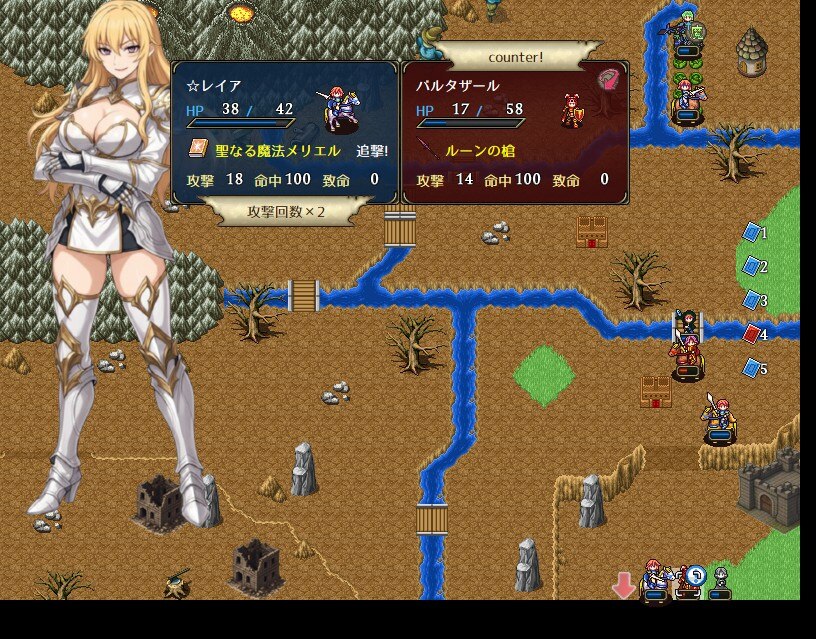Click the pink down arrow marker
This screenshot has width=816, height=639.
pos(624,585)
